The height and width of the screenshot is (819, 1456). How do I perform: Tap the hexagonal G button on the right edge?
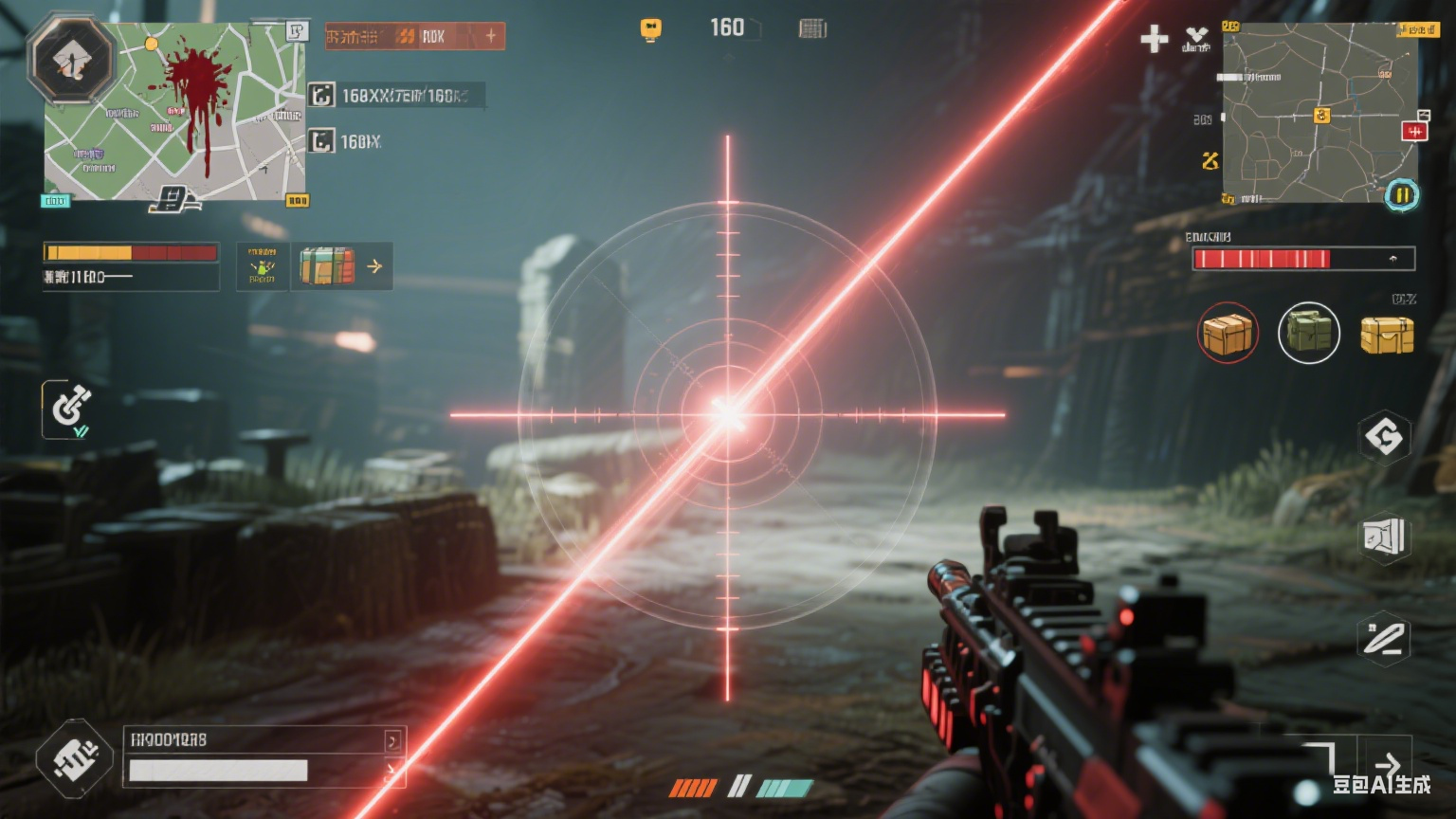pyautogui.click(x=1384, y=437)
